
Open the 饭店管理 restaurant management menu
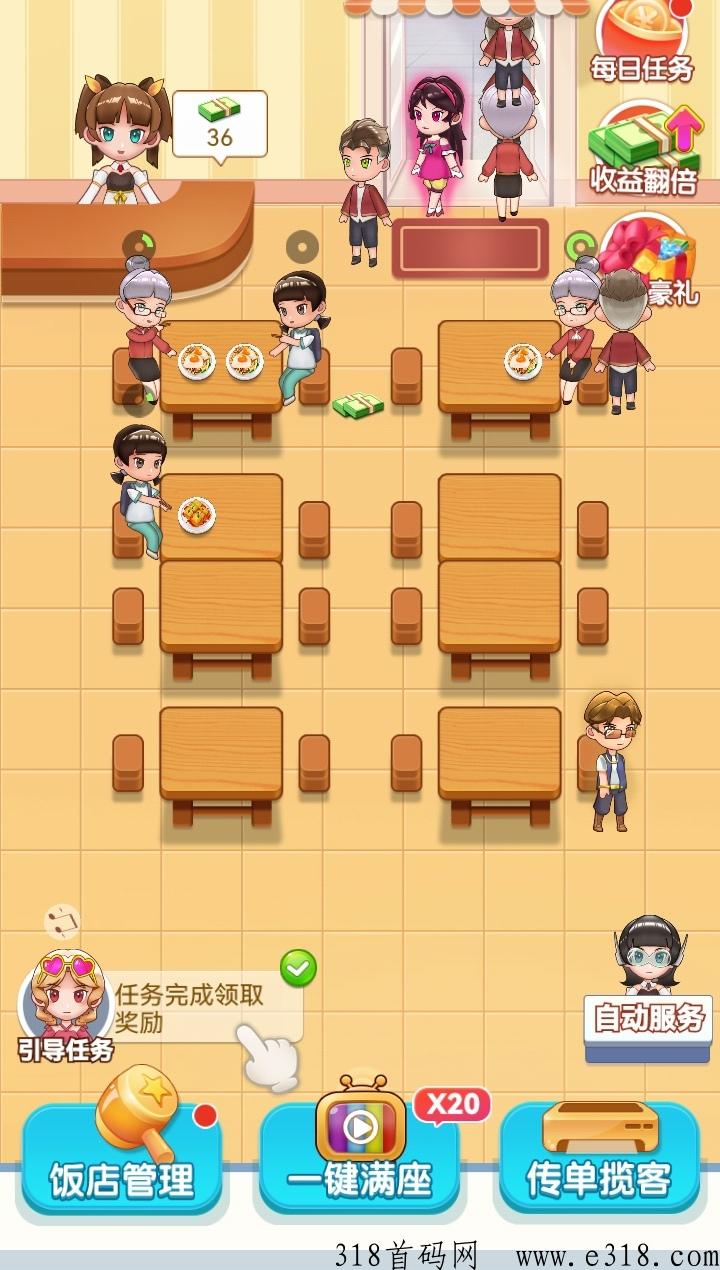(122, 1160)
